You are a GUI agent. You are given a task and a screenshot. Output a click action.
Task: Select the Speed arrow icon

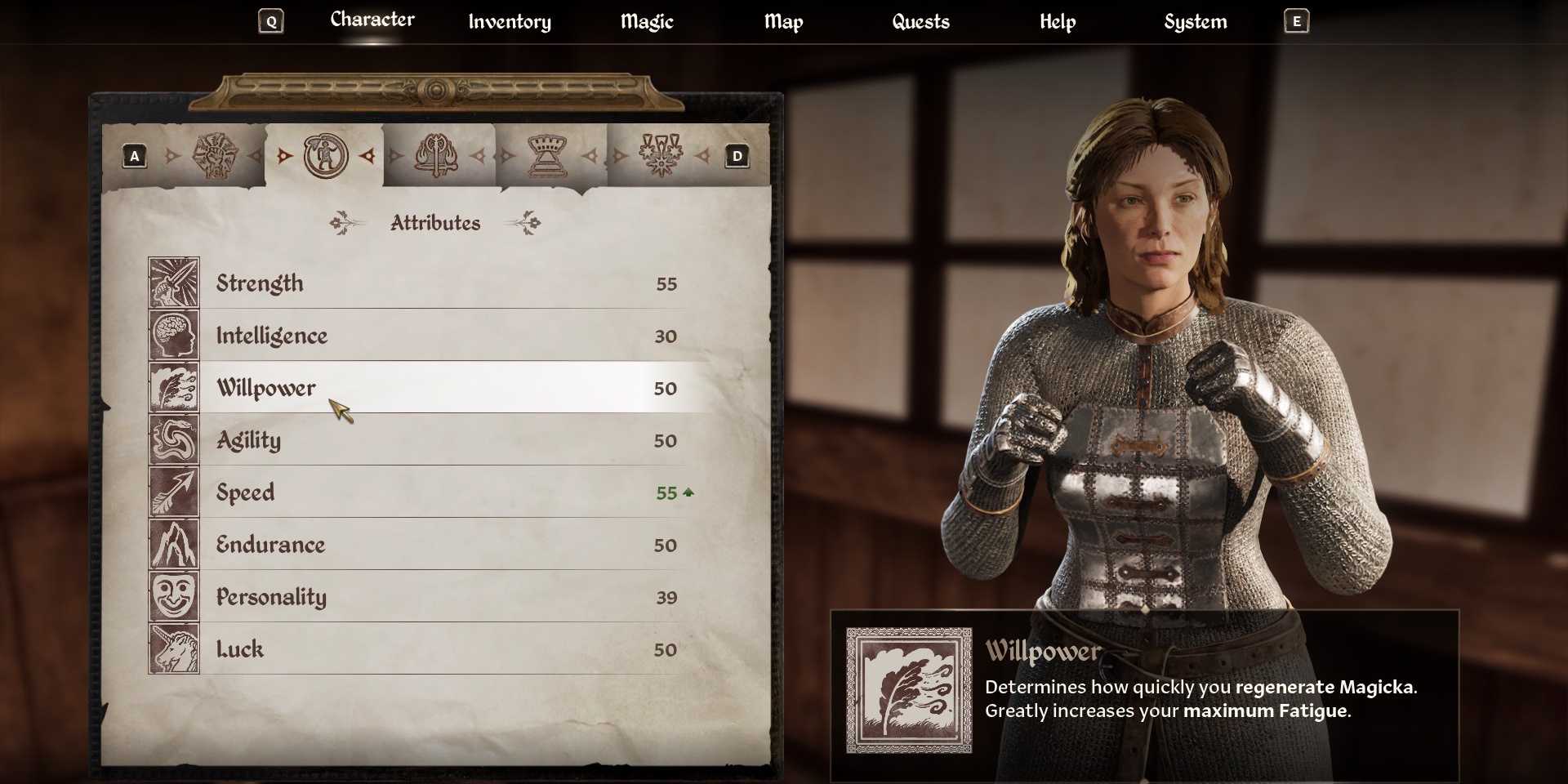click(x=174, y=492)
